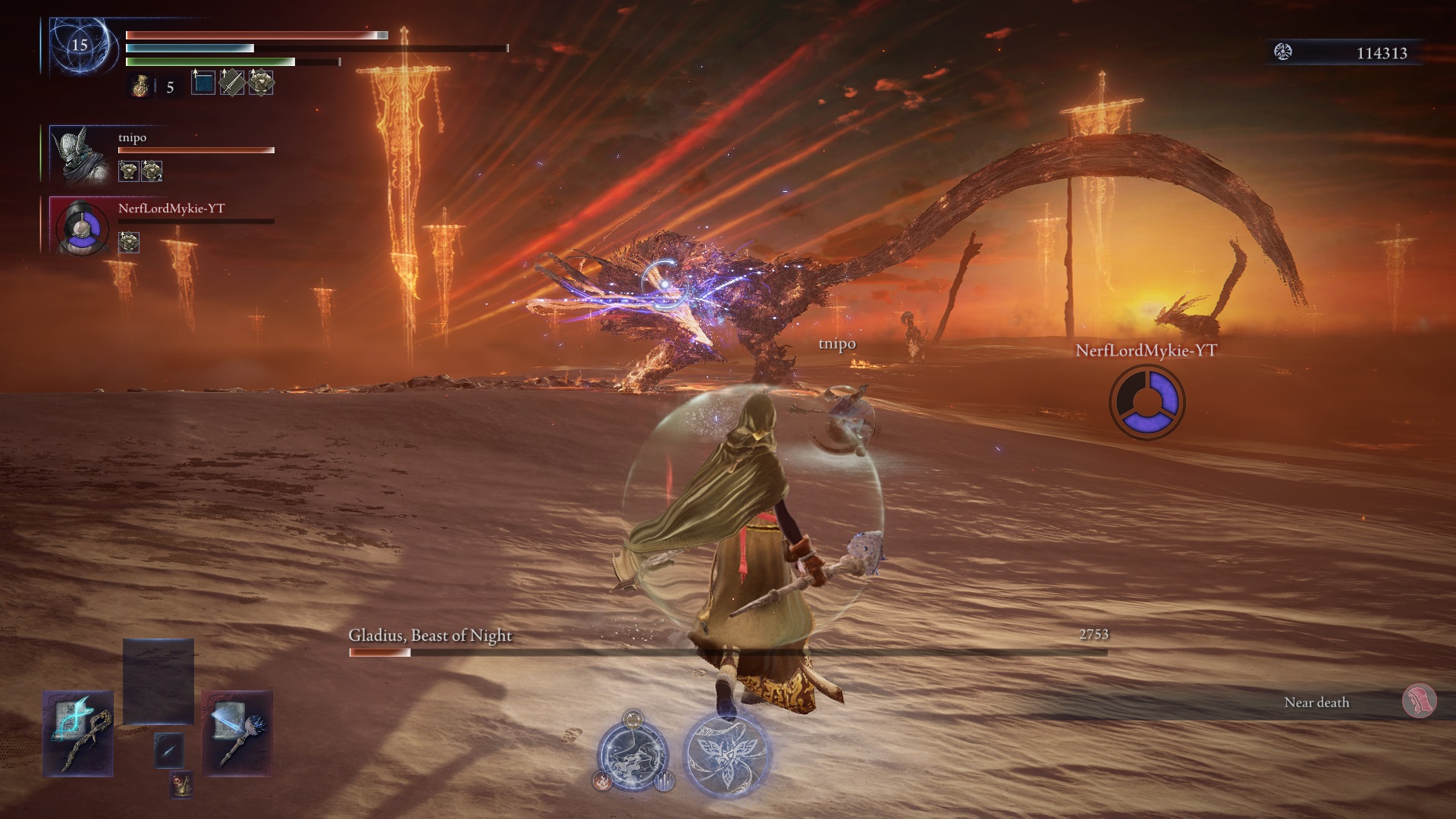Click the level 15 emblem
This screenshot has height=819, width=1456.
pyautogui.click(x=80, y=45)
